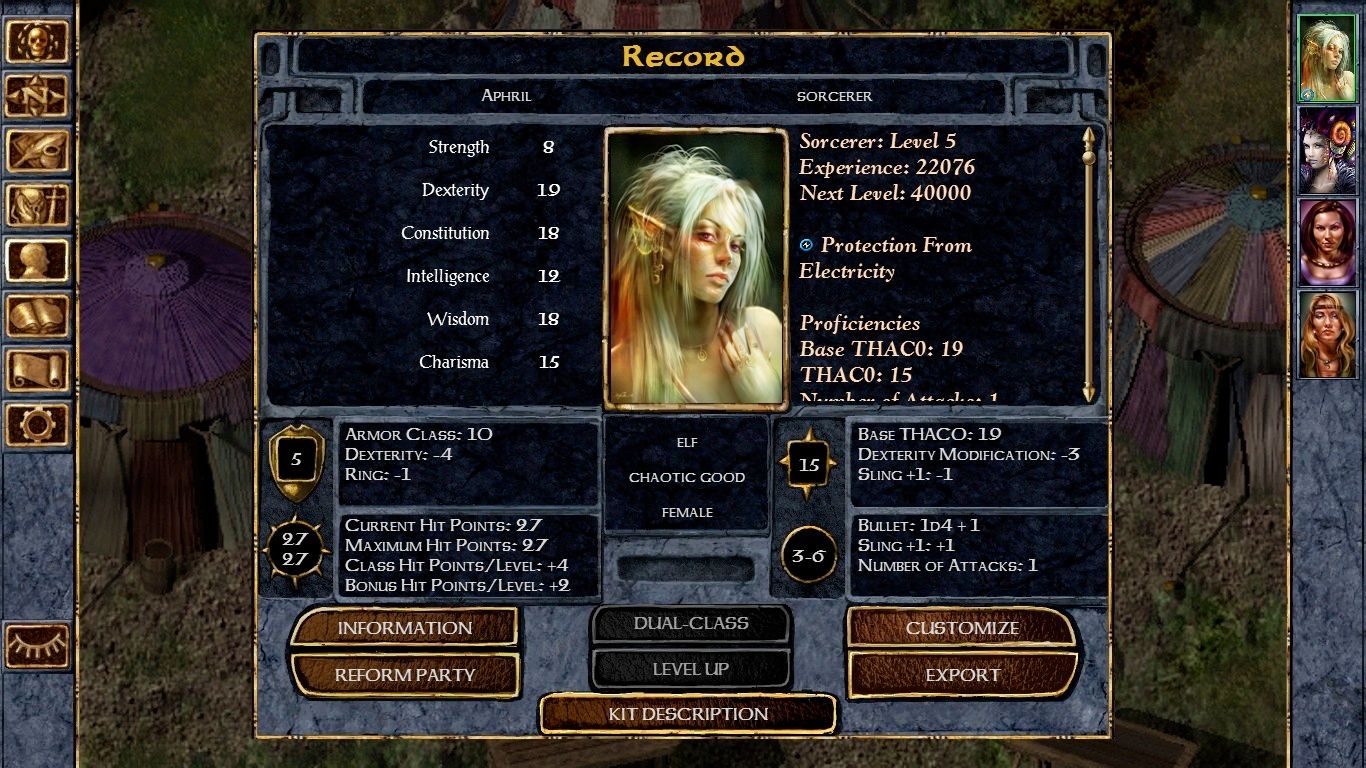This screenshot has width=1366, height=768.
Task: Select the brown-haired woman's party portrait
Action: [x=1327, y=243]
